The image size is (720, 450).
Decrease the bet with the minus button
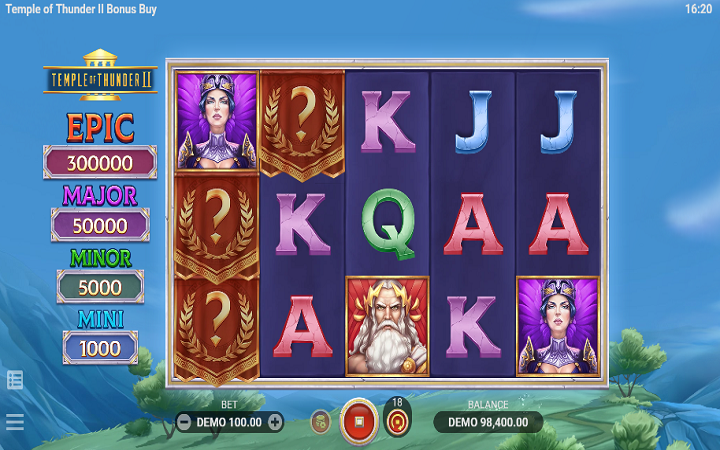184,422
